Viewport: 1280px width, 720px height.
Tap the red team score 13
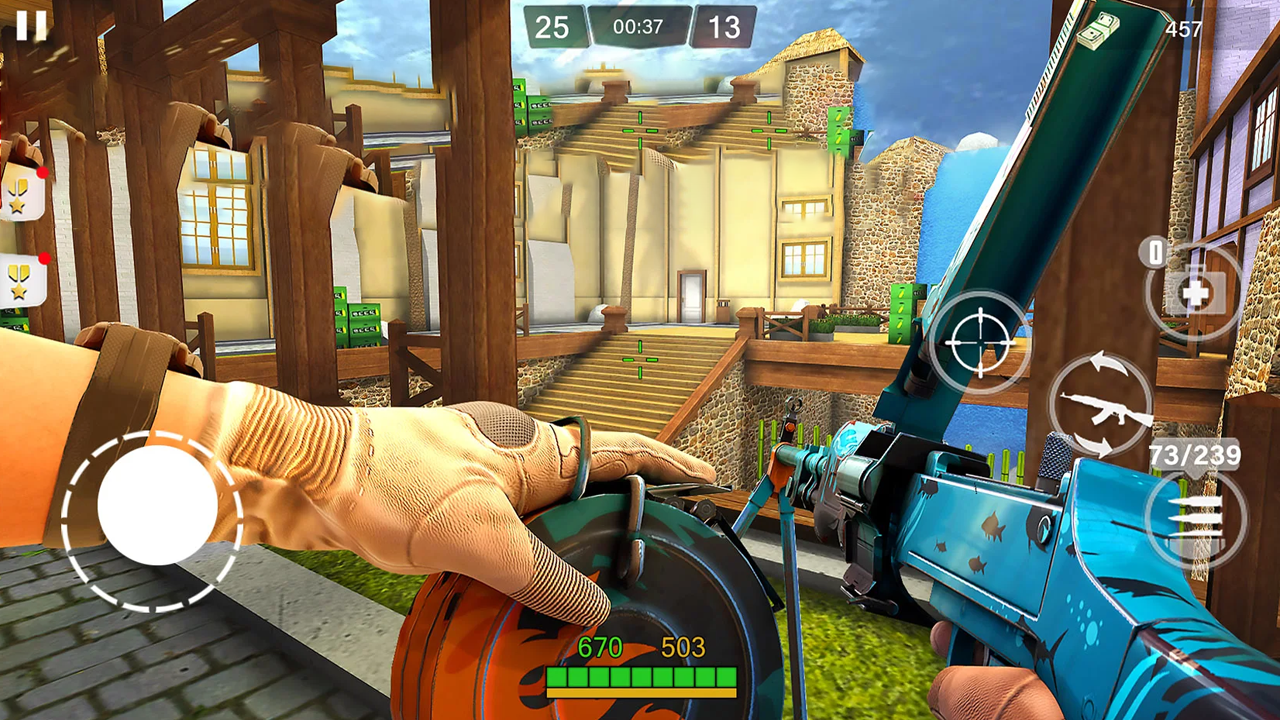pos(724,25)
